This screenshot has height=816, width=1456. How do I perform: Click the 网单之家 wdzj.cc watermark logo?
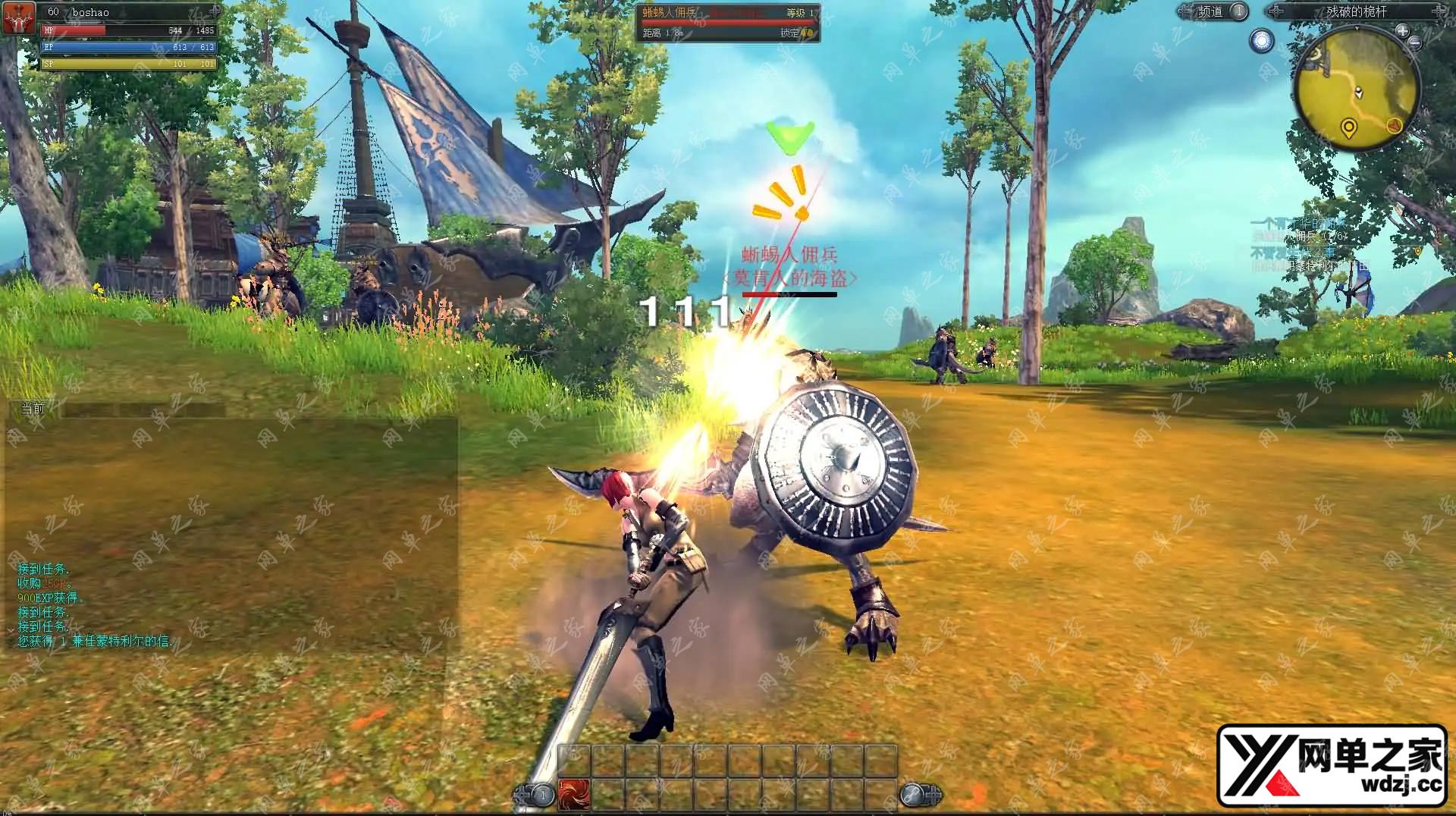1332,765
